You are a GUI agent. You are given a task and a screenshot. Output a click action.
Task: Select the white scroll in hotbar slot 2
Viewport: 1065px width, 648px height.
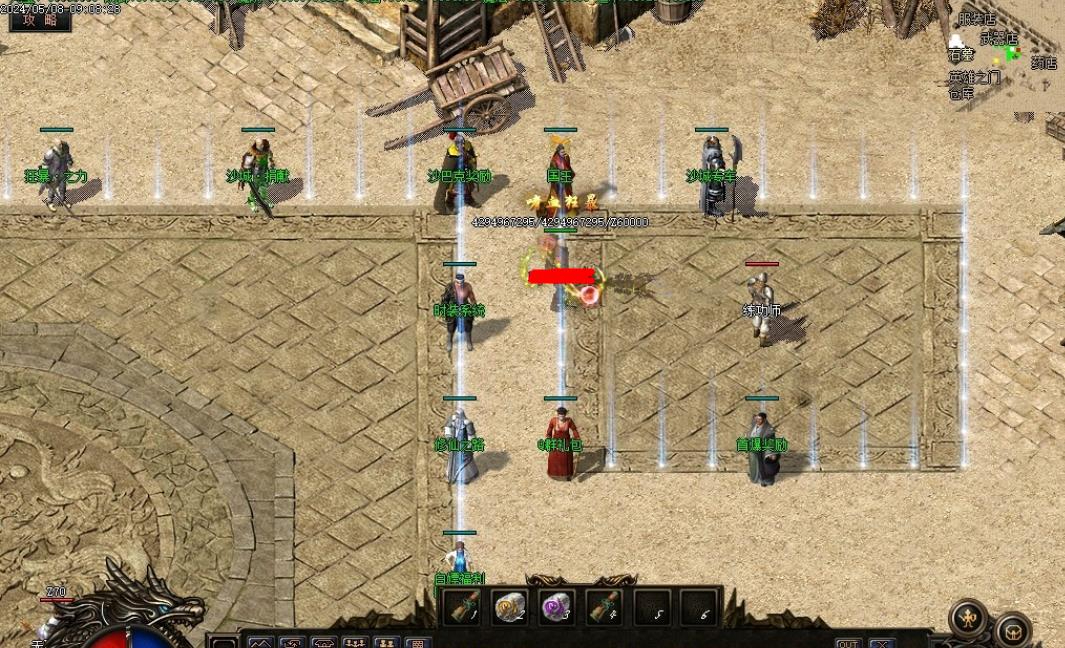point(509,606)
